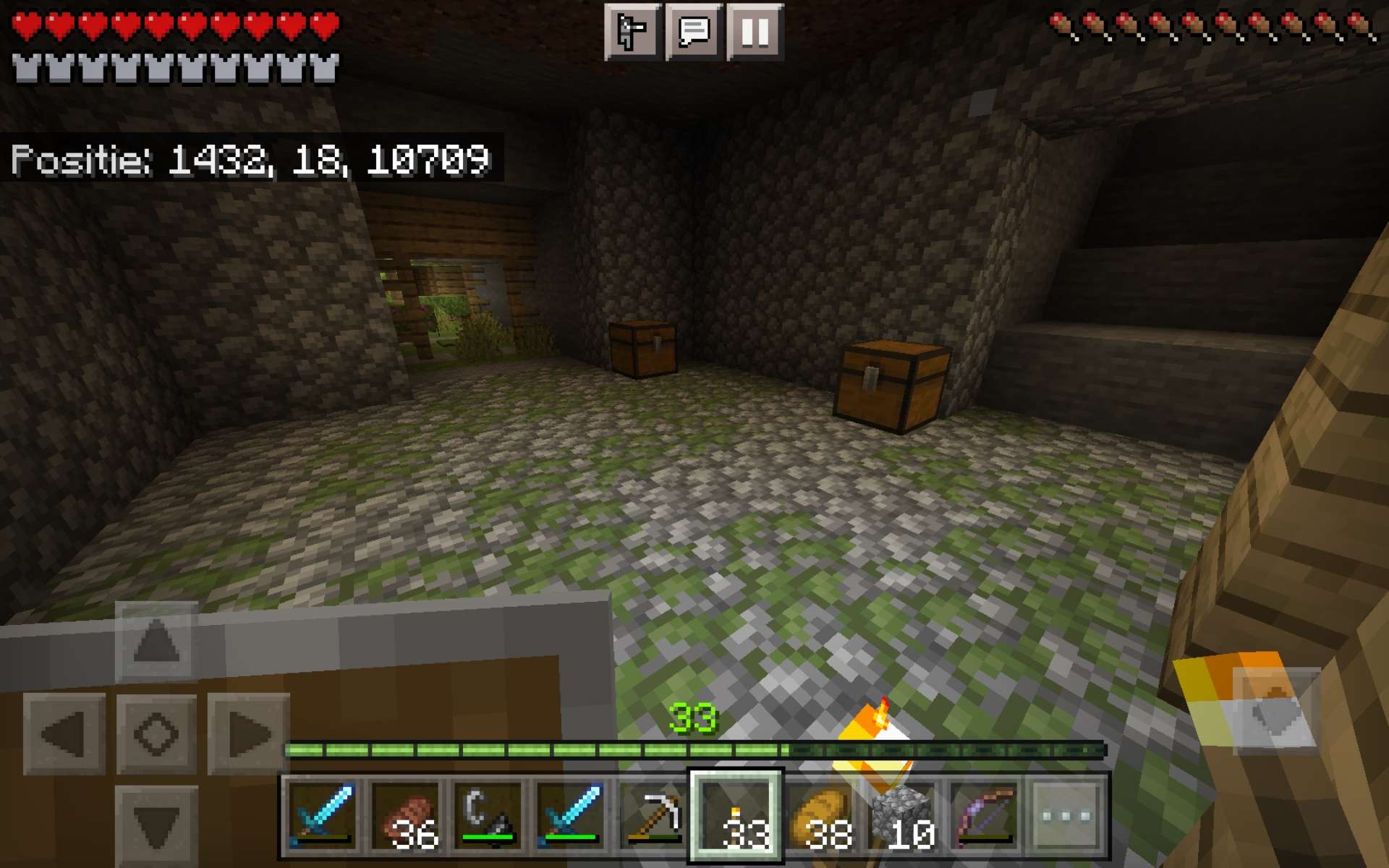Select the torch stack of 33
Screen dimensions: 1389x868
tap(736, 817)
